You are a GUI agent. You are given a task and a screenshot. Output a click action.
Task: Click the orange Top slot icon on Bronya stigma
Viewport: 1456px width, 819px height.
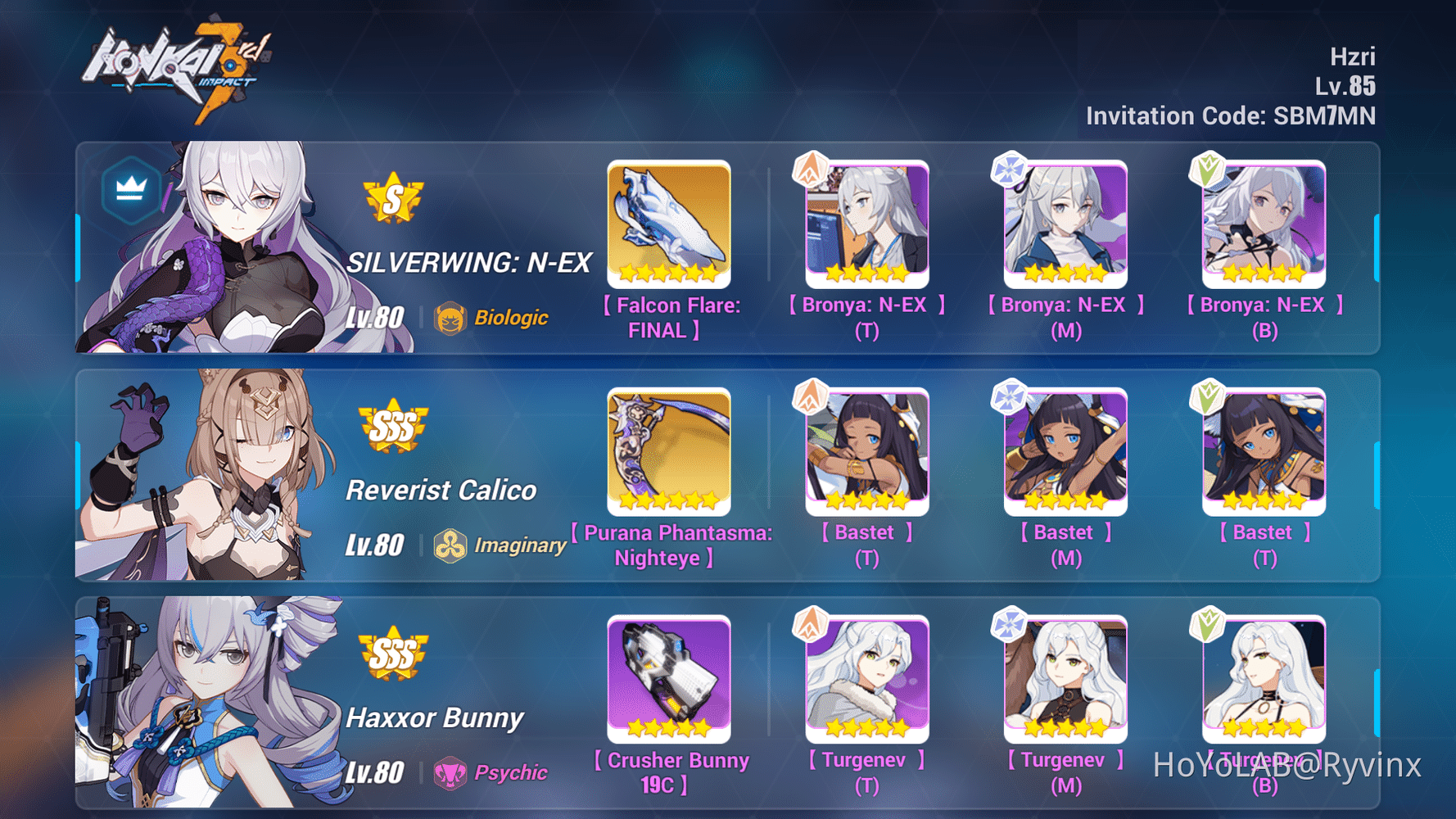pos(809,170)
